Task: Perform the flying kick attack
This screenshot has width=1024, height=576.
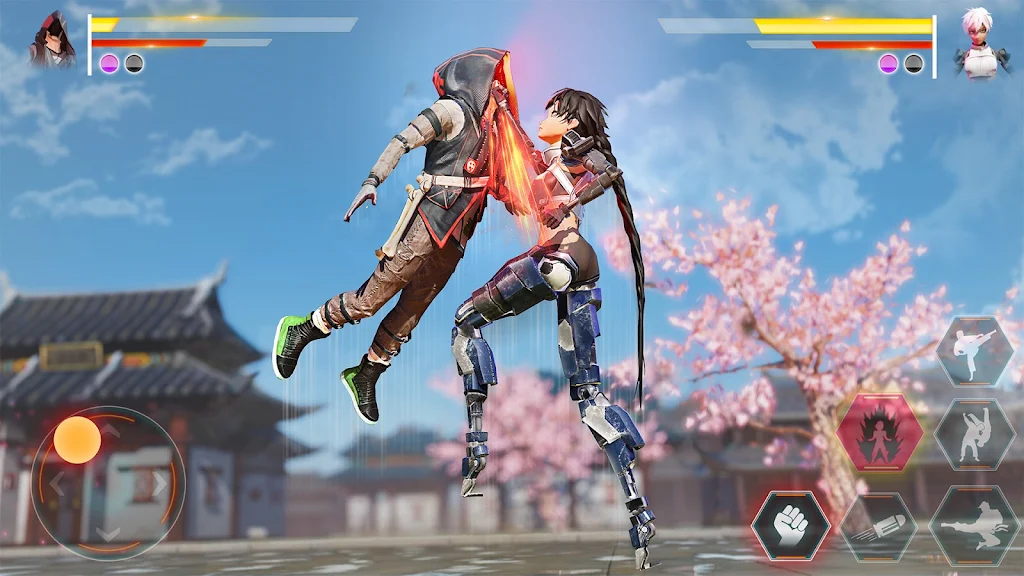Action: tap(974, 525)
